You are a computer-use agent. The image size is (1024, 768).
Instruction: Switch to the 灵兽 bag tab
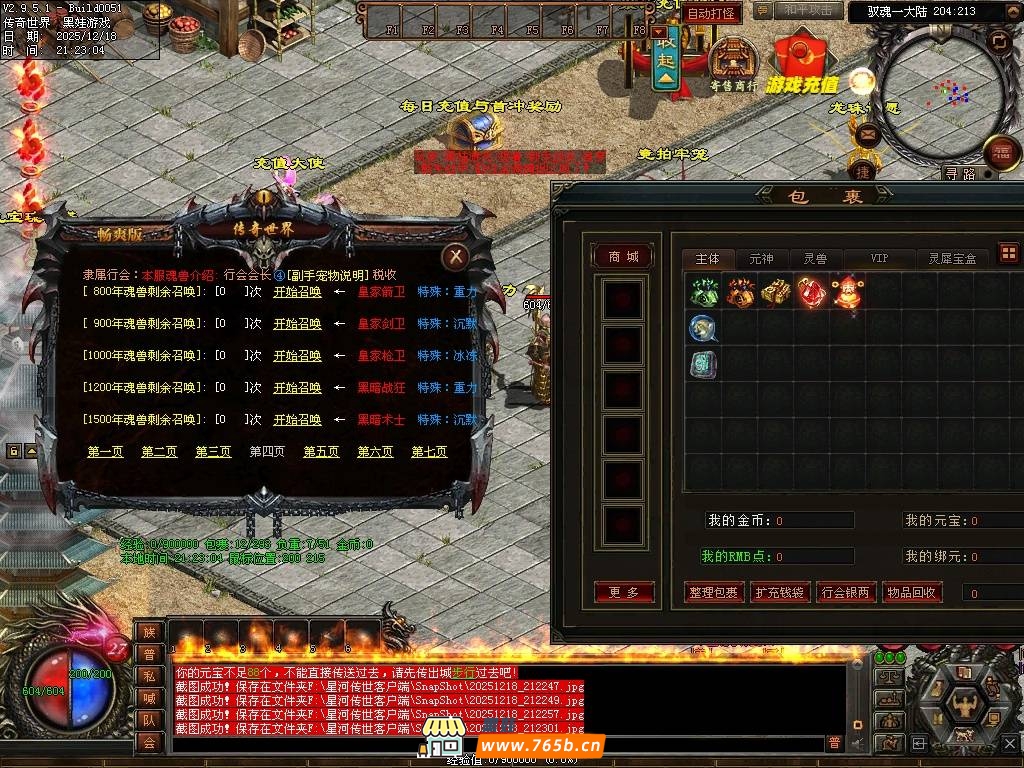point(815,259)
